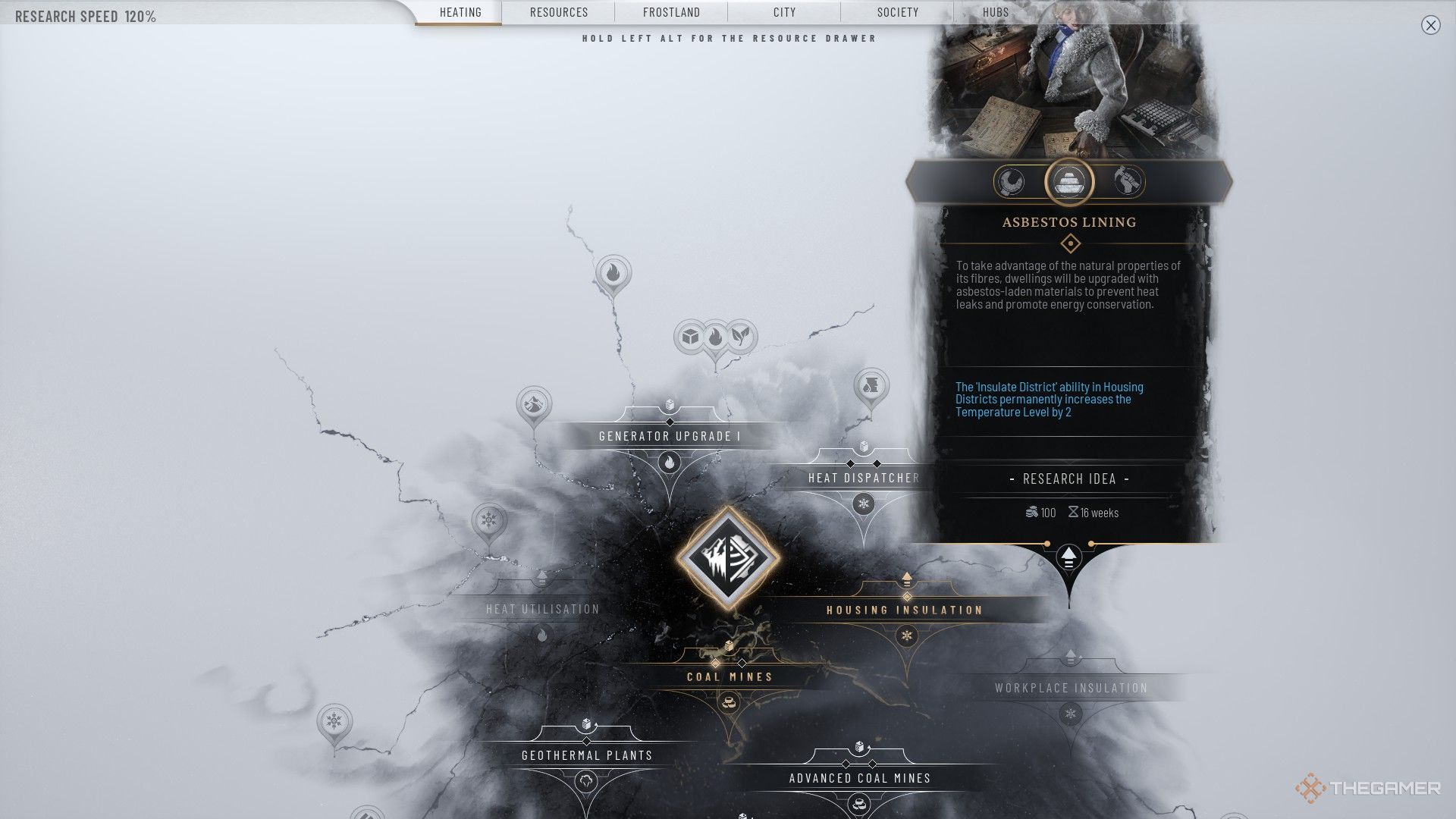The image size is (1456, 819).
Task: Show the City research tab
Action: [784, 12]
